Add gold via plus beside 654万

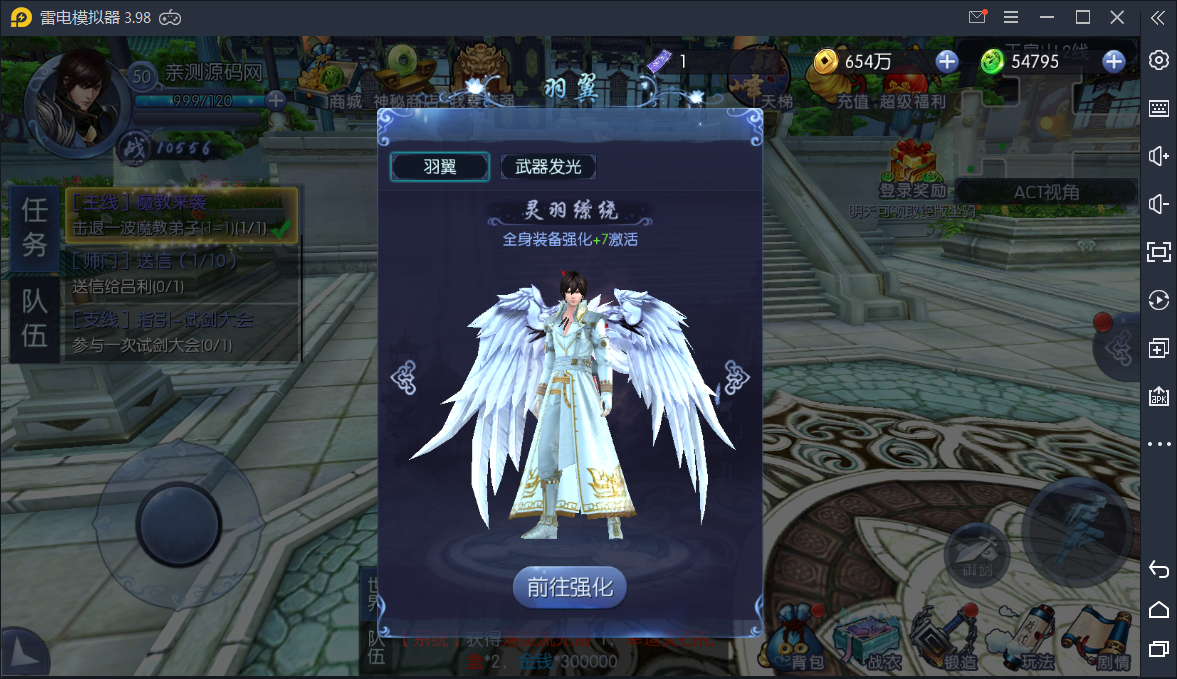pos(946,62)
